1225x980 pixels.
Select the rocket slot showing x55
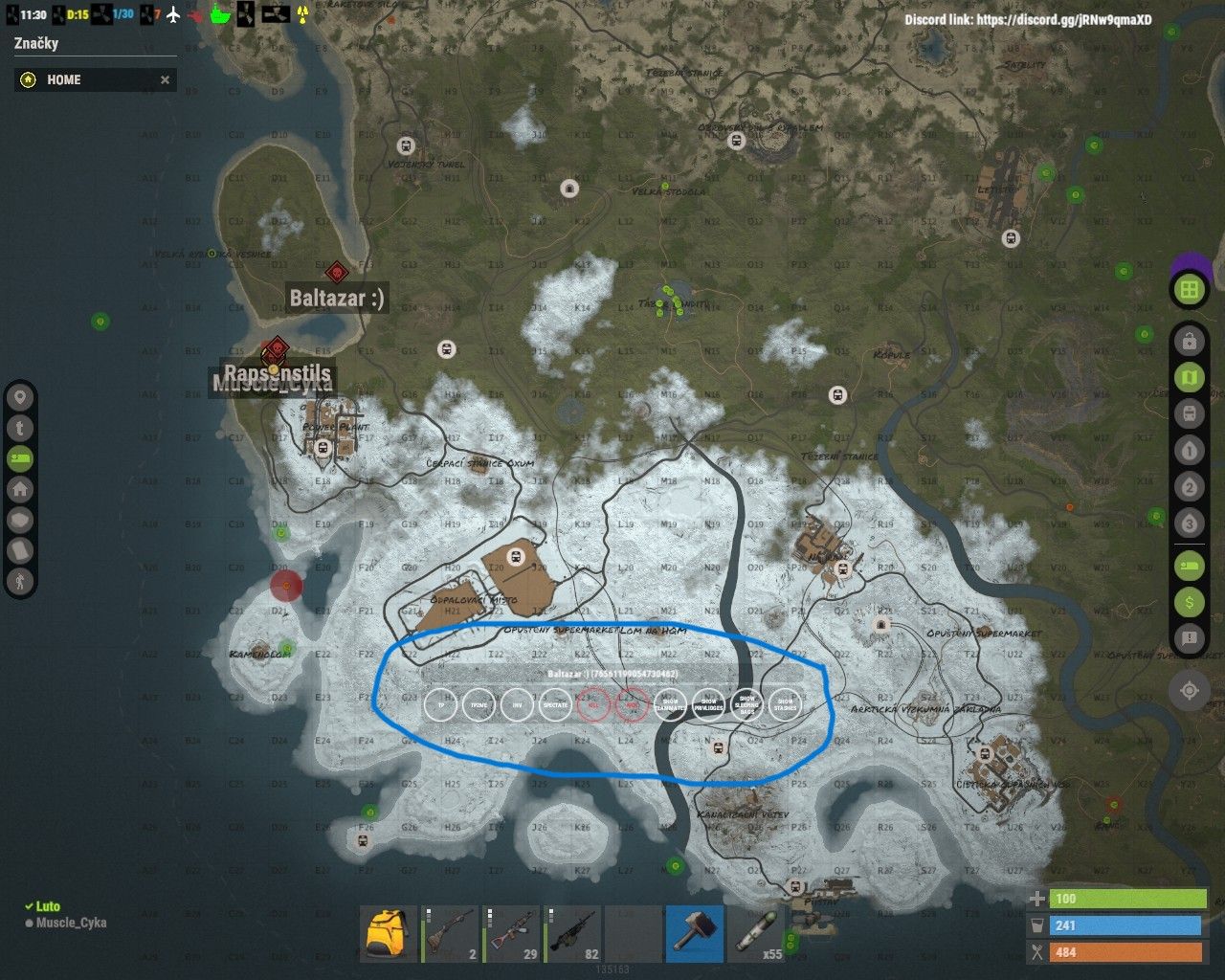tap(755, 933)
